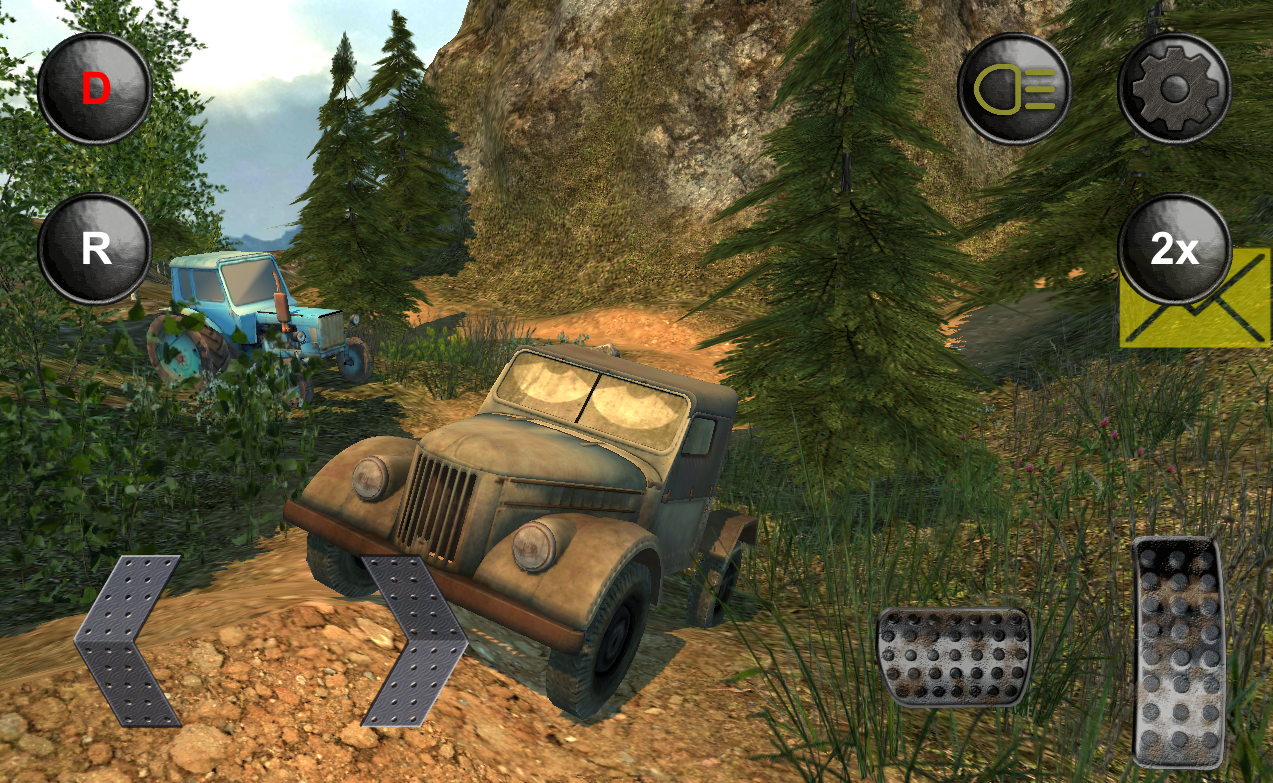The width and height of the screenshot is (1273, 783).
Task: Engage reverse gear with the R button
Action: [95, 249]
